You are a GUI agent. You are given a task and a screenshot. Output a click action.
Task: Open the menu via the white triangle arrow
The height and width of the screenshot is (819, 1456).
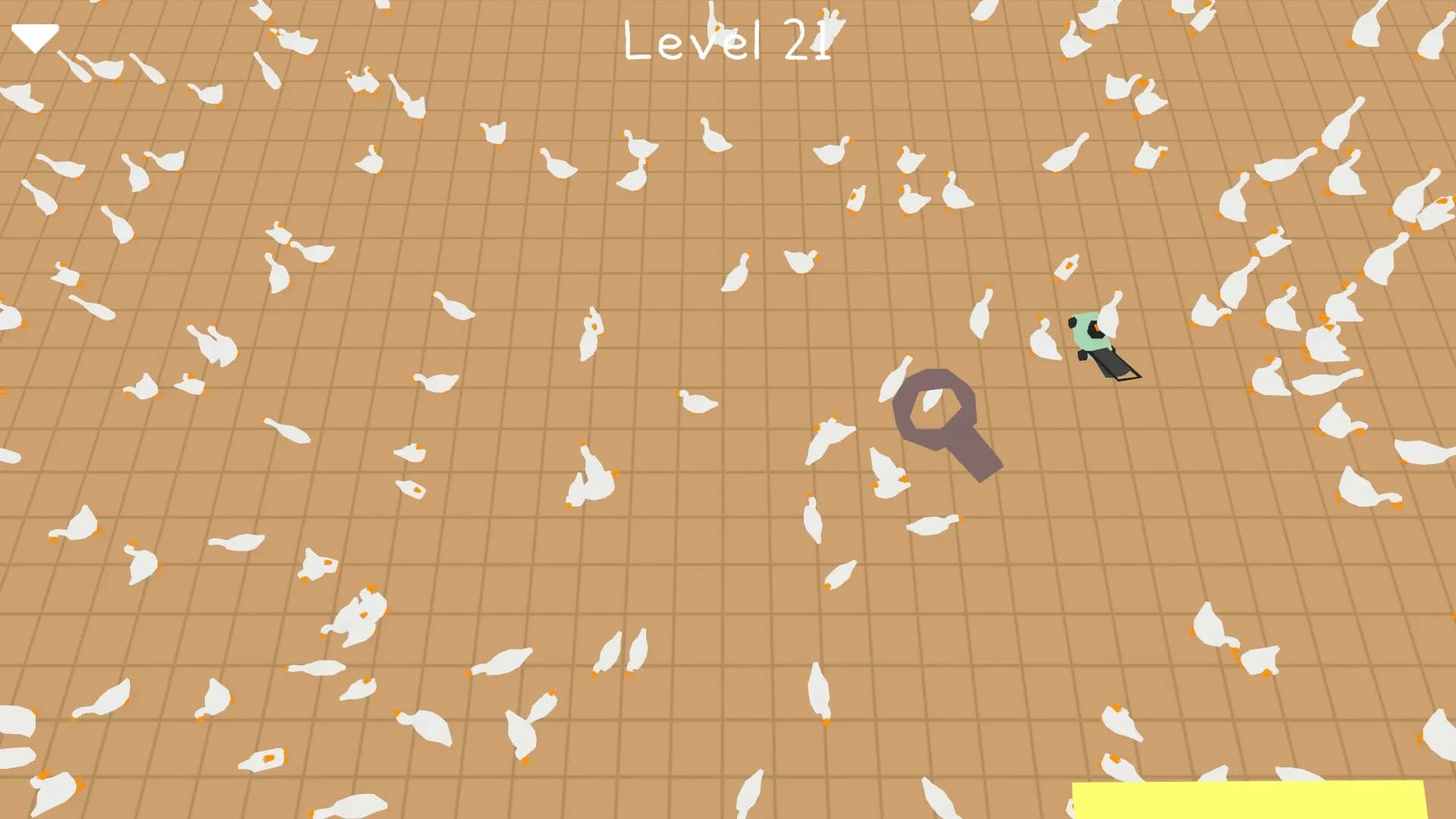pos(36,34)
